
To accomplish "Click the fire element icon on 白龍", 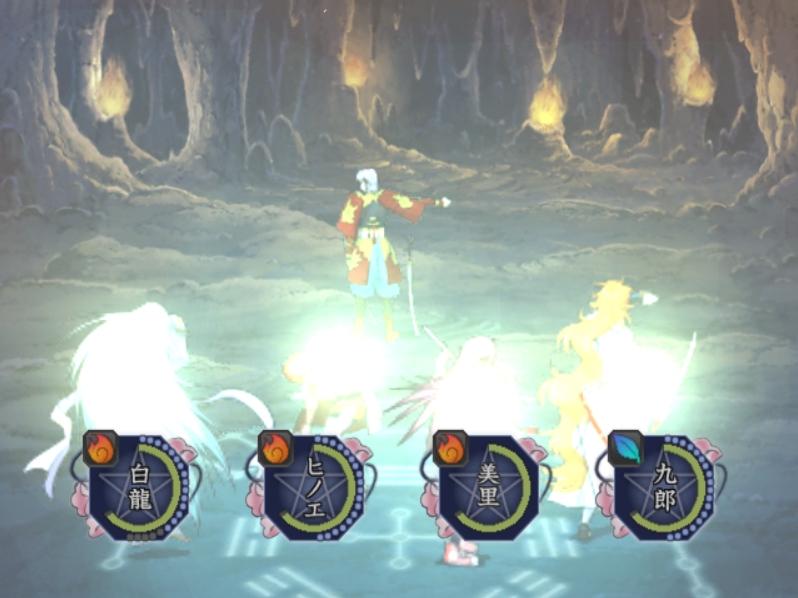I will coord(100,447).
